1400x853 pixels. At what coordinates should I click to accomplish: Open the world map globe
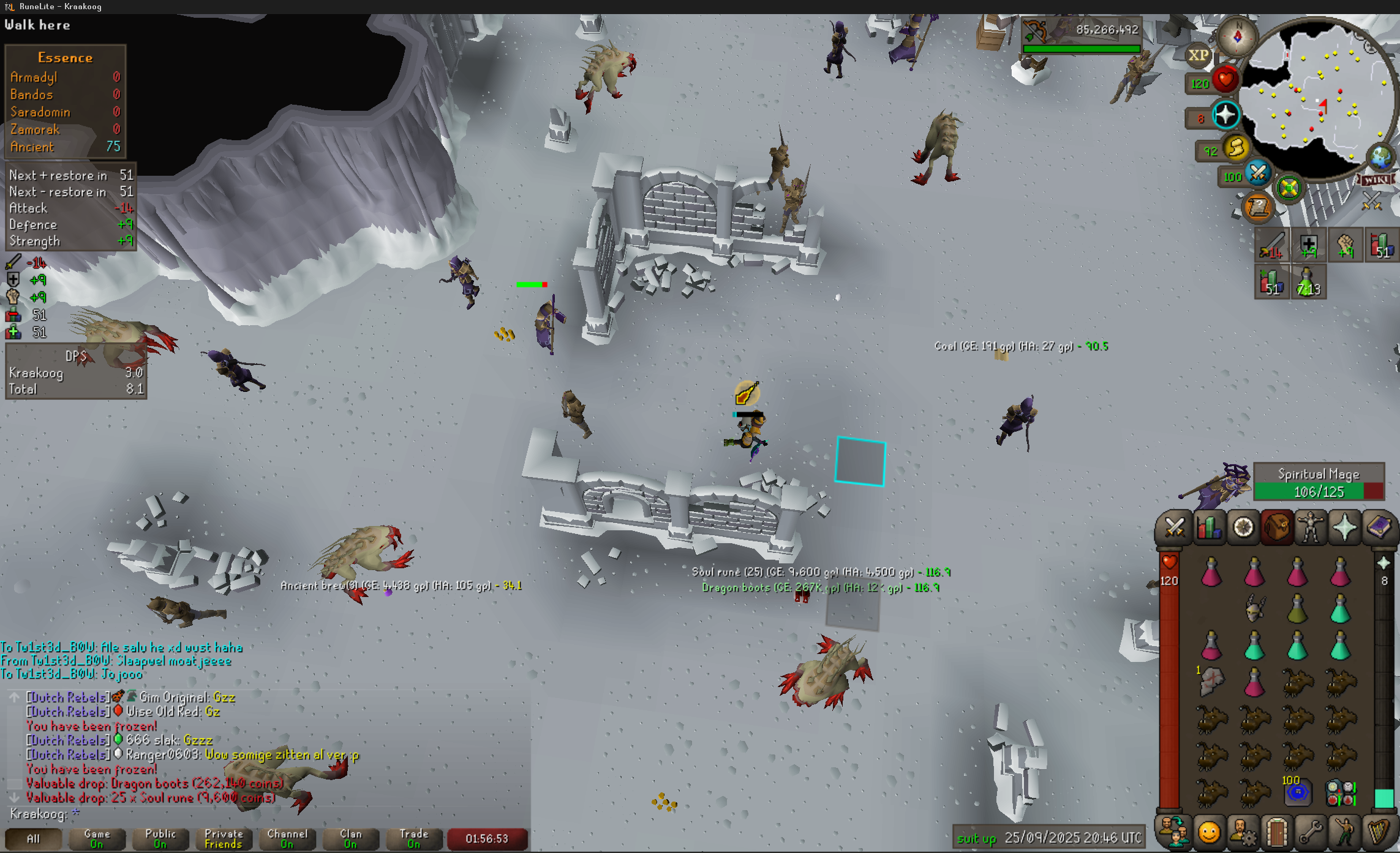point(1380,157)
